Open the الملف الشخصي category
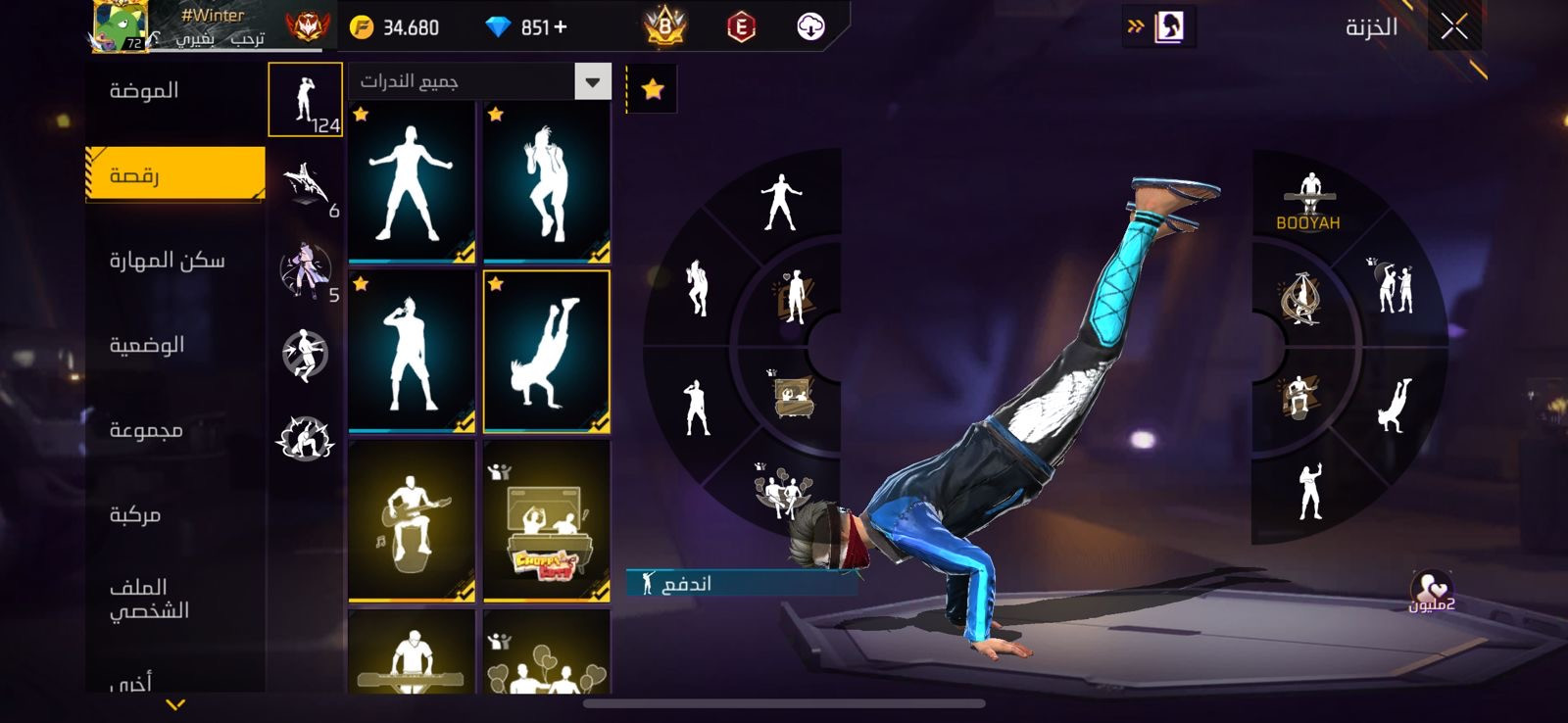Screen dimensions: 1568x723 (149, 599)
